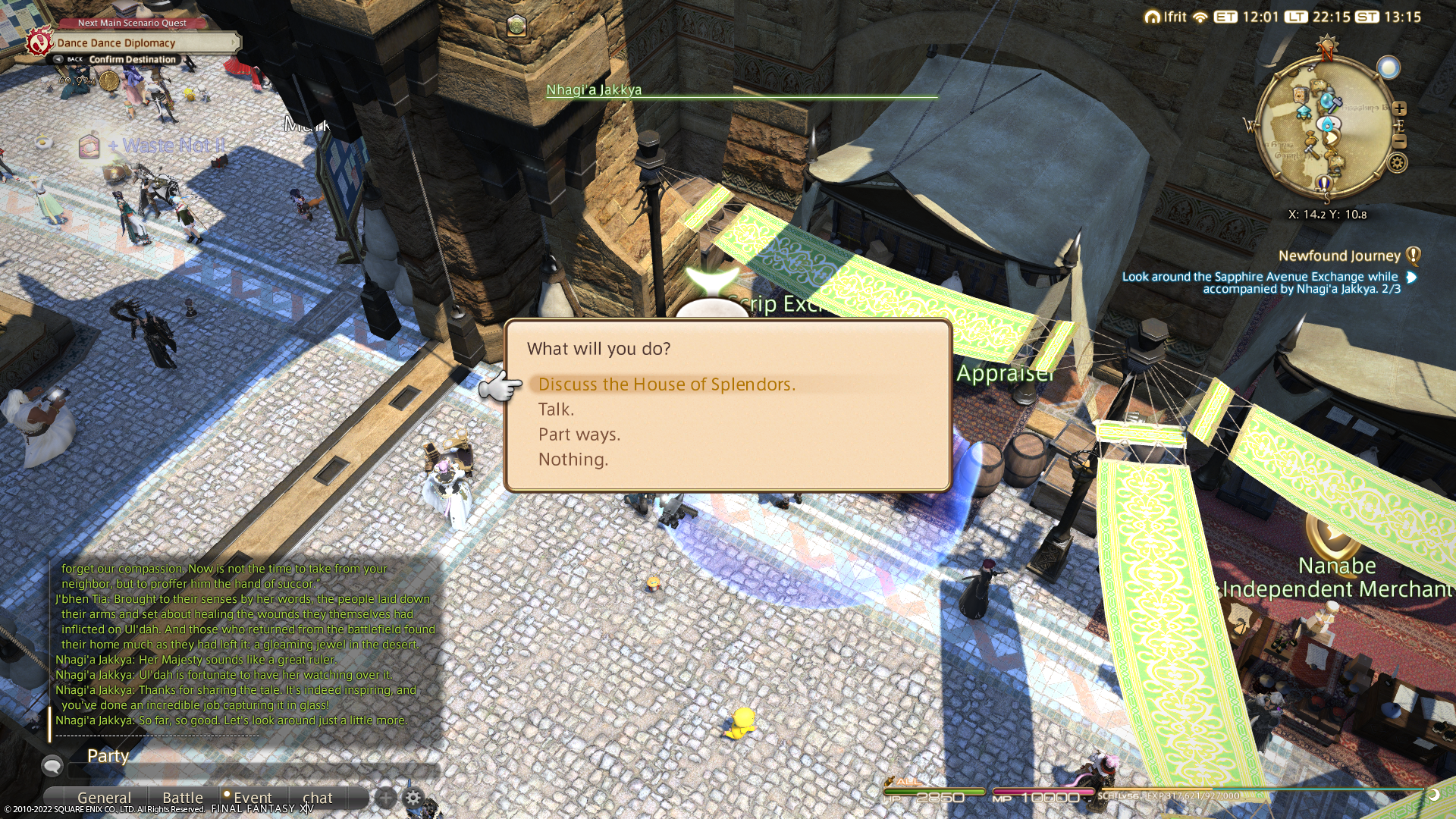
Task: Switch to the Battle chat tab
Action: tap(183, 798)
